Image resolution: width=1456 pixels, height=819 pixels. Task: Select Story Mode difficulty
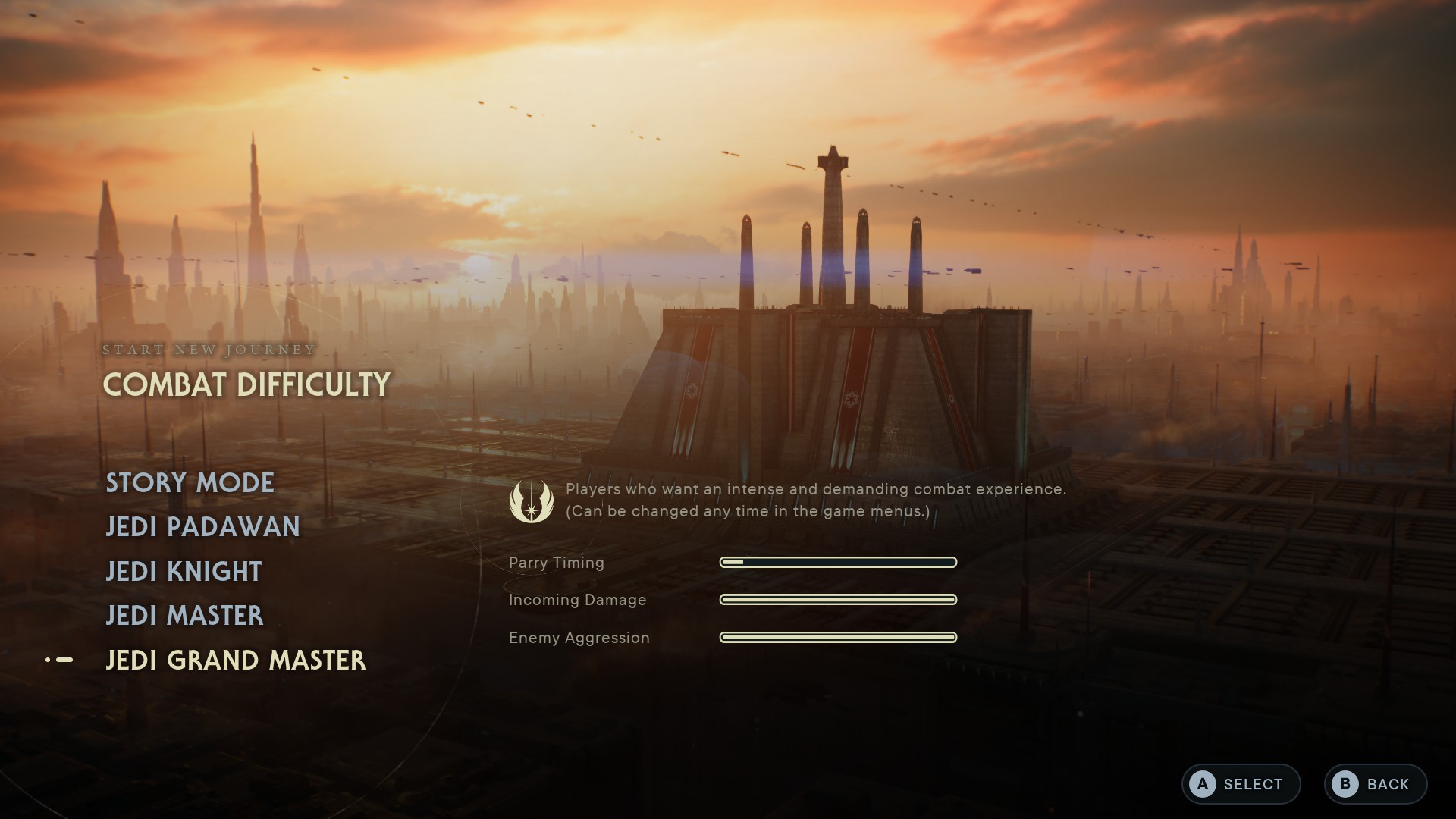[x=190, y=483]
